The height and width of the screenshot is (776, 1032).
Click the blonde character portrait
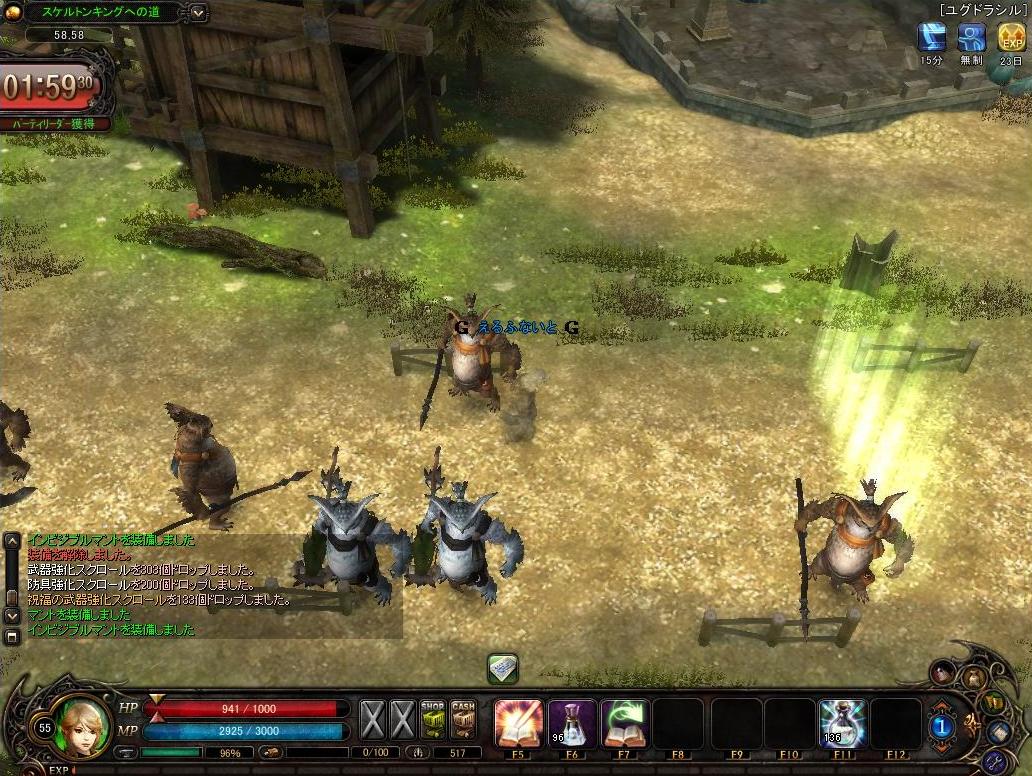[84, 726]
